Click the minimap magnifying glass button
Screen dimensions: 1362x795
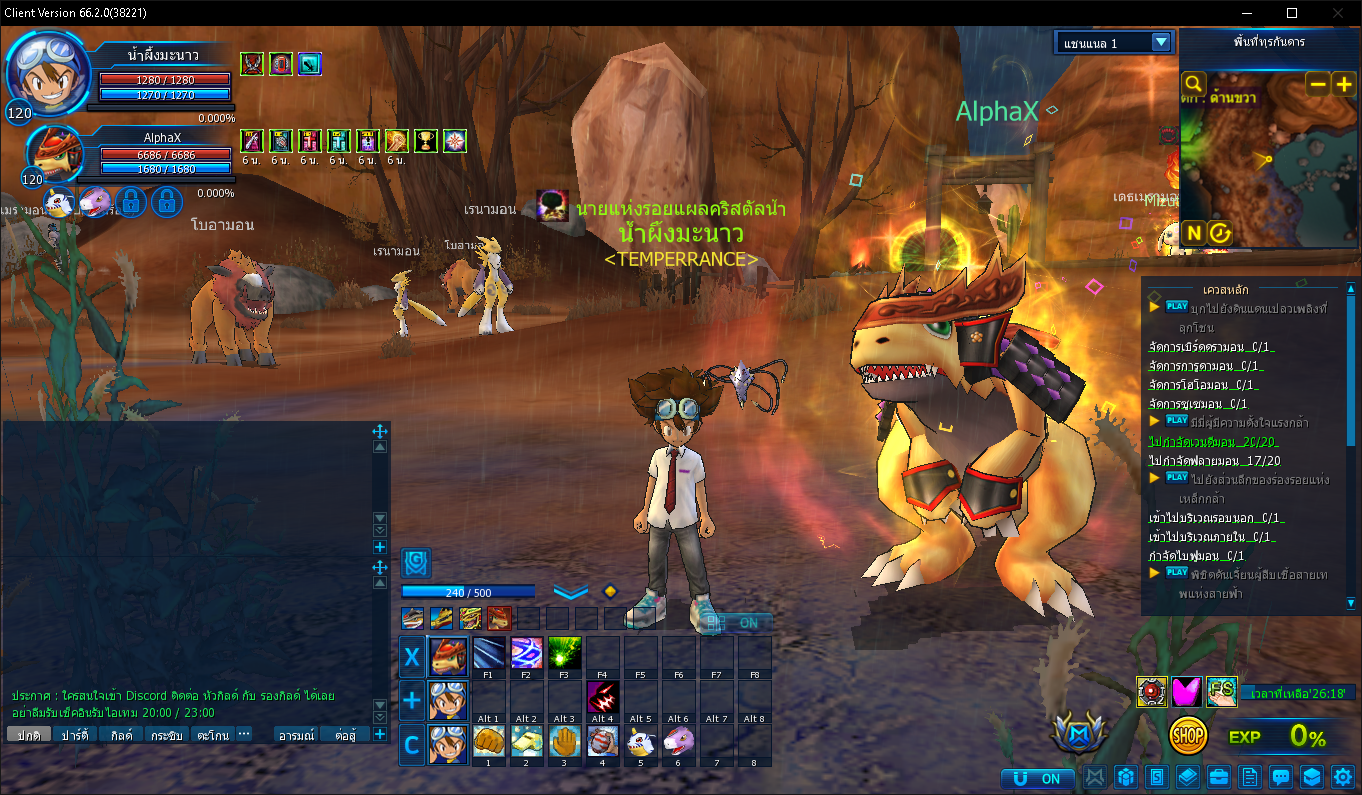tap(1193, 84)
